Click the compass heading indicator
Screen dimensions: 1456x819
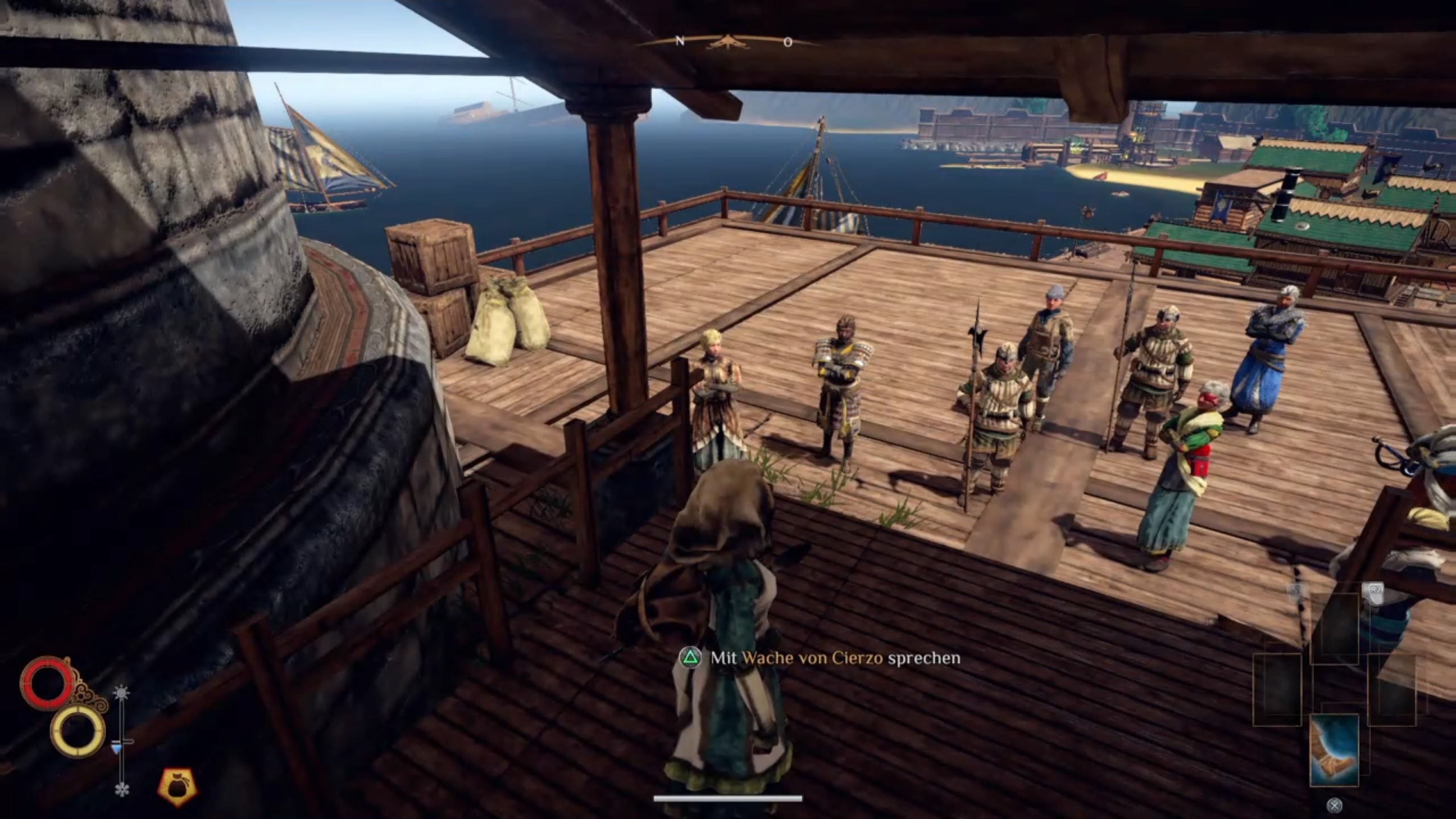coord(728,42)
